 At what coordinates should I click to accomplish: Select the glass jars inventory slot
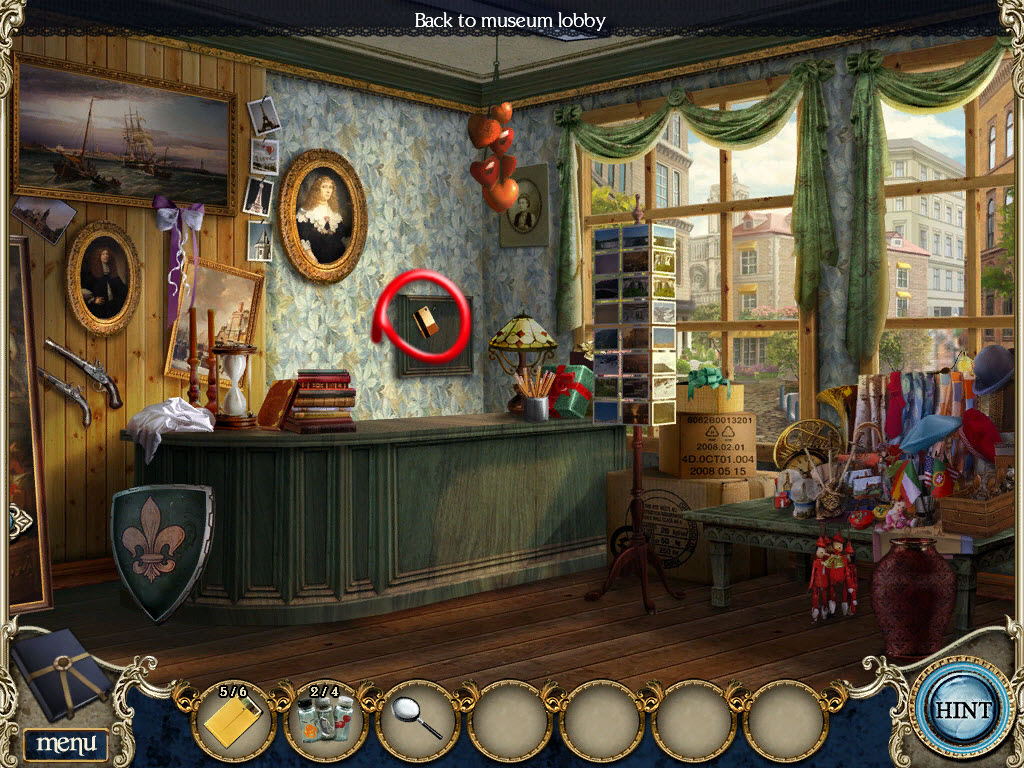click(x=325, y=720)
